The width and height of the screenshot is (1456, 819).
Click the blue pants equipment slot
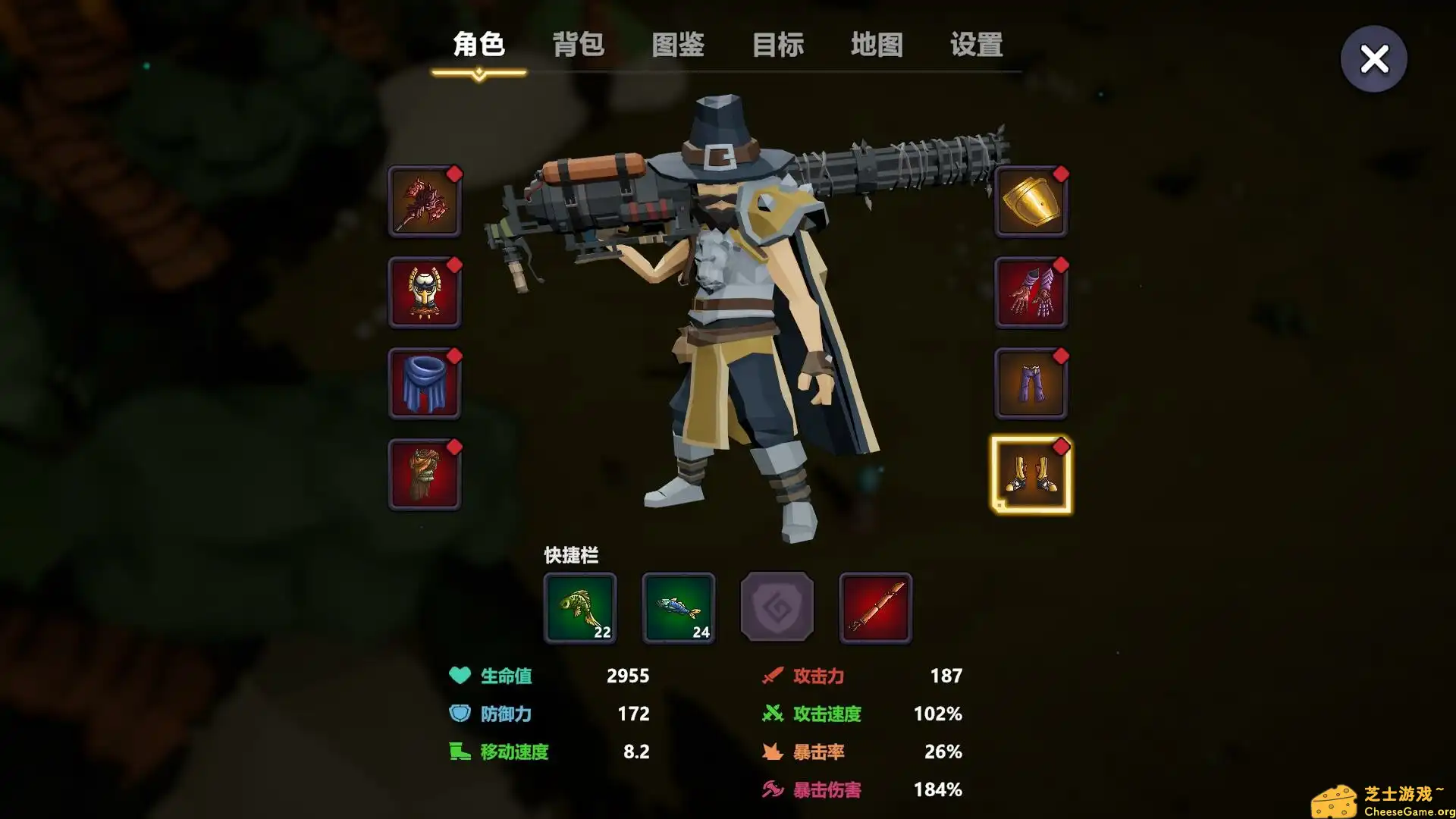1031,384
